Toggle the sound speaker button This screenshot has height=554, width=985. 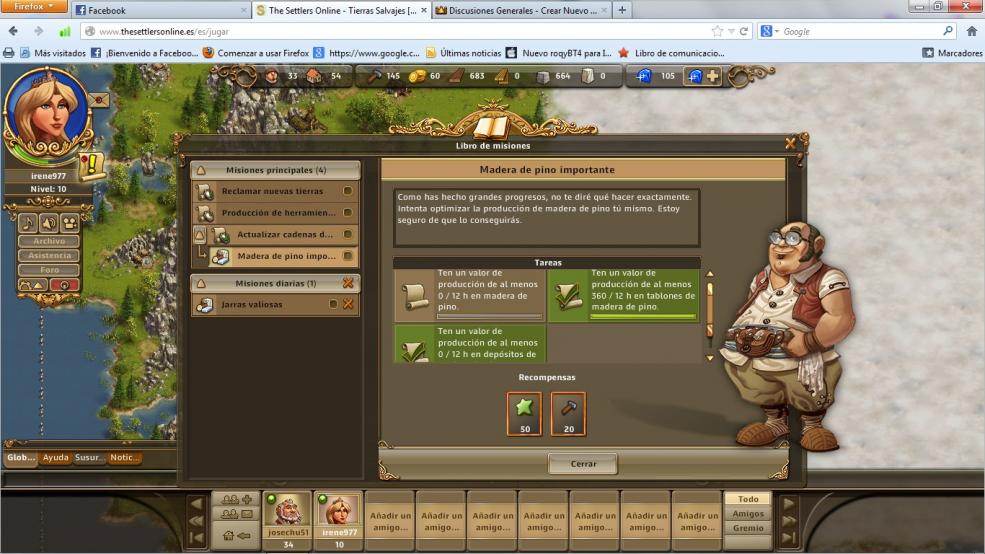(x=48, y=223)
